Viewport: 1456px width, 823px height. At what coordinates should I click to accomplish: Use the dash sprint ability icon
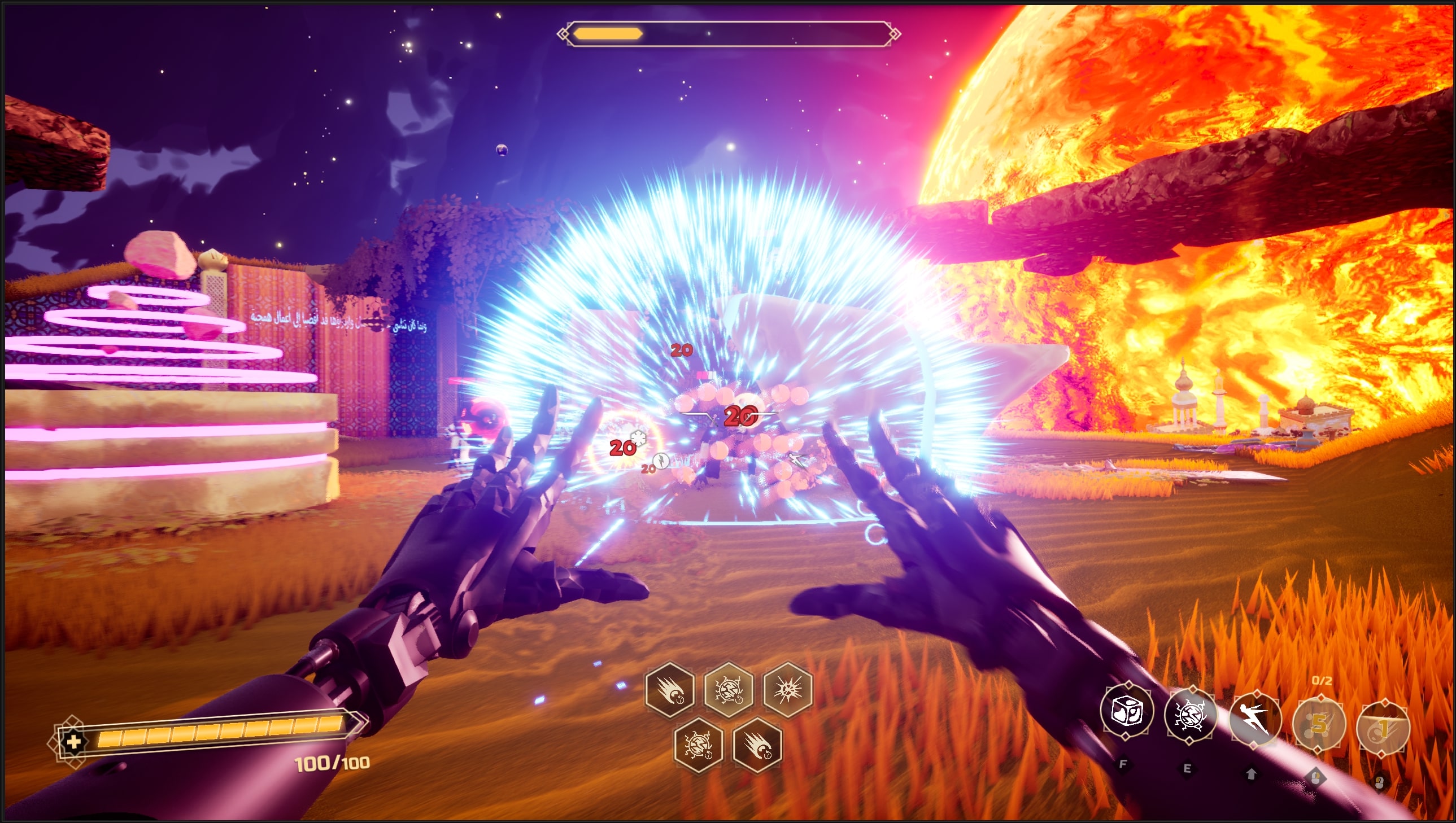pos(1254,719)
